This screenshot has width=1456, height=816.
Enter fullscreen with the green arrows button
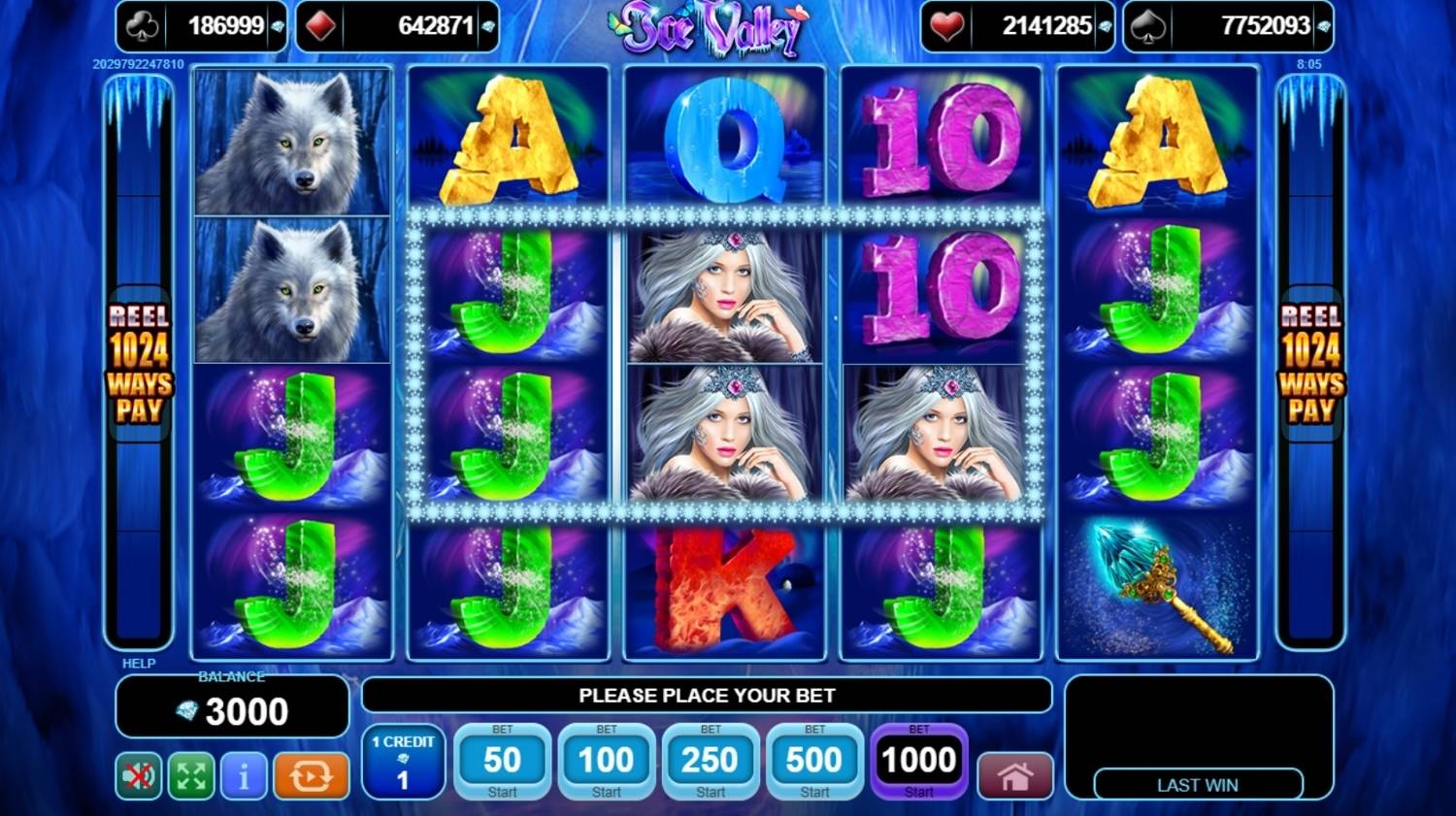[x=191, y=776]
